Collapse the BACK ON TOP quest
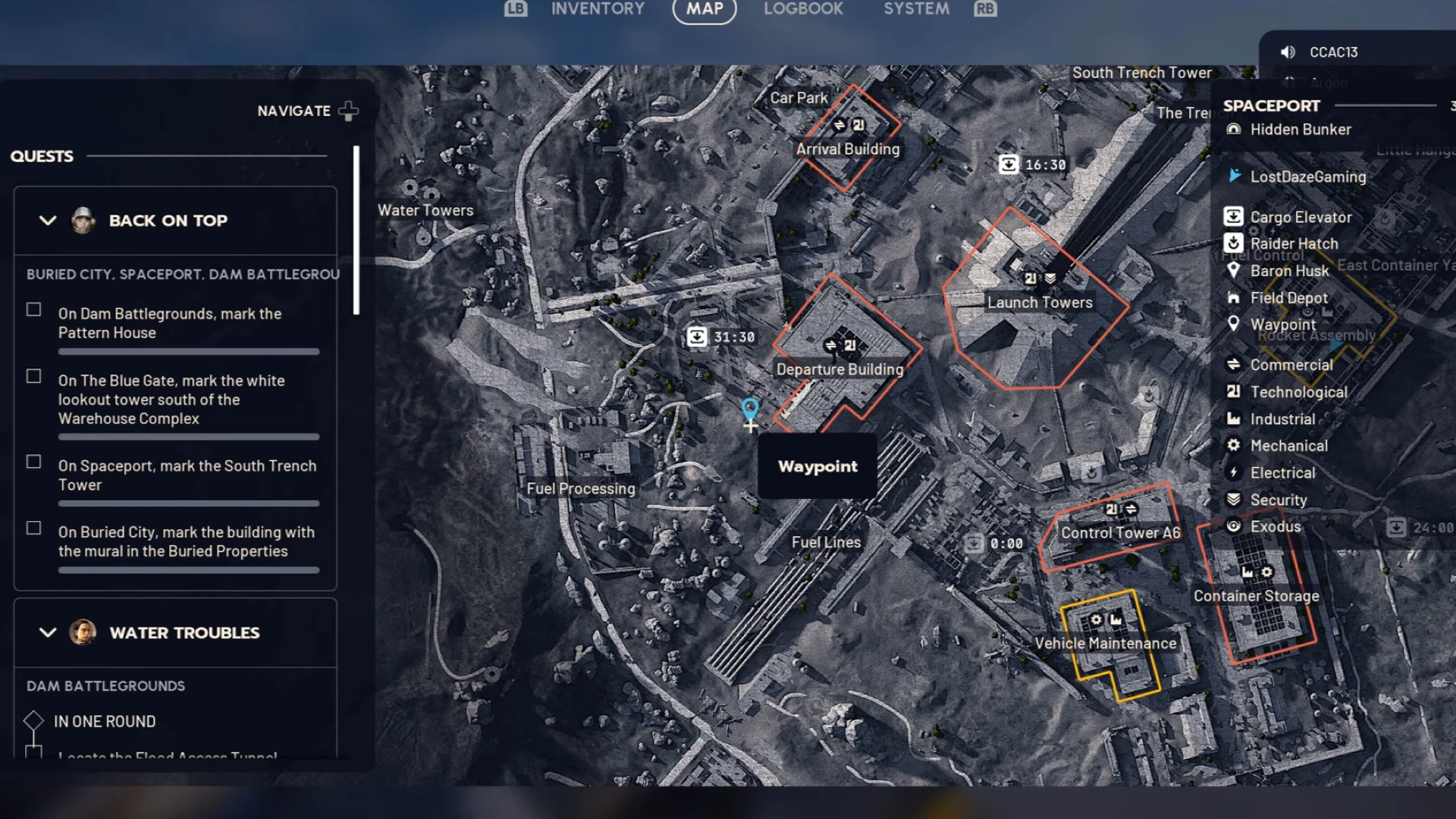Image resolution: width=1456 pixels, height=819 pixels. [x=48, y=221]
